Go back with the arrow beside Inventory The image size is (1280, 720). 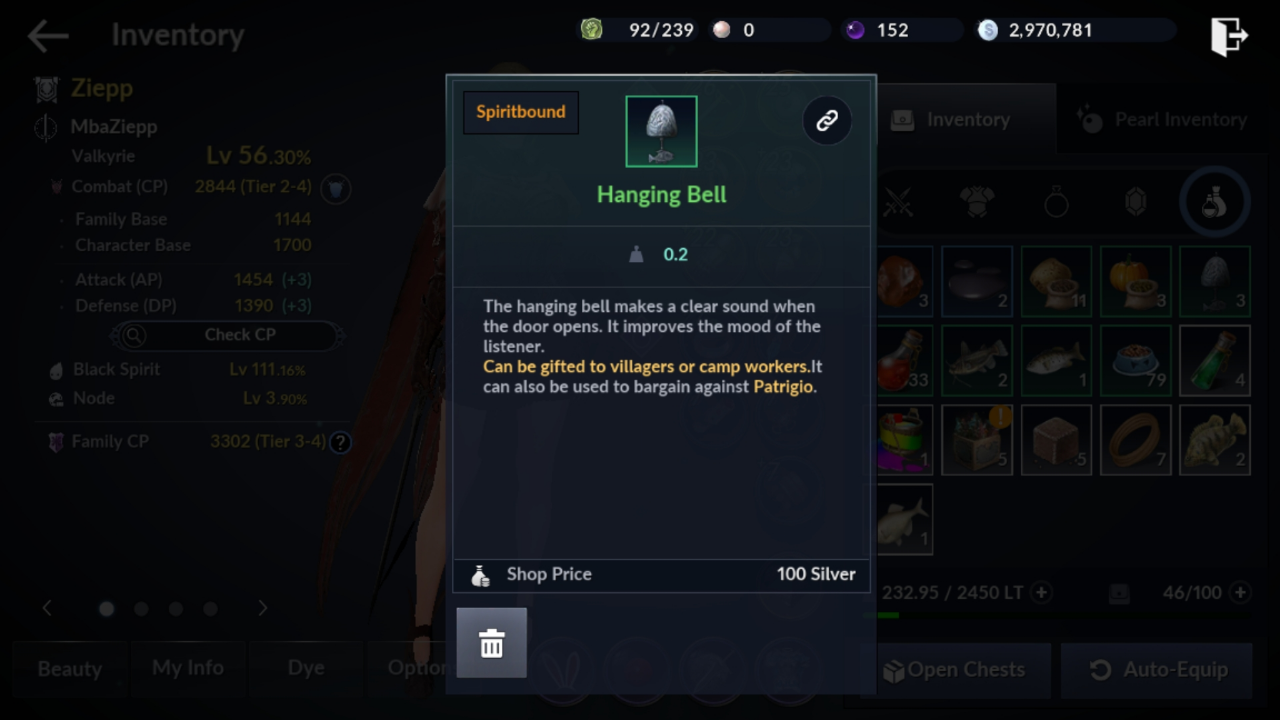(48, 36)
